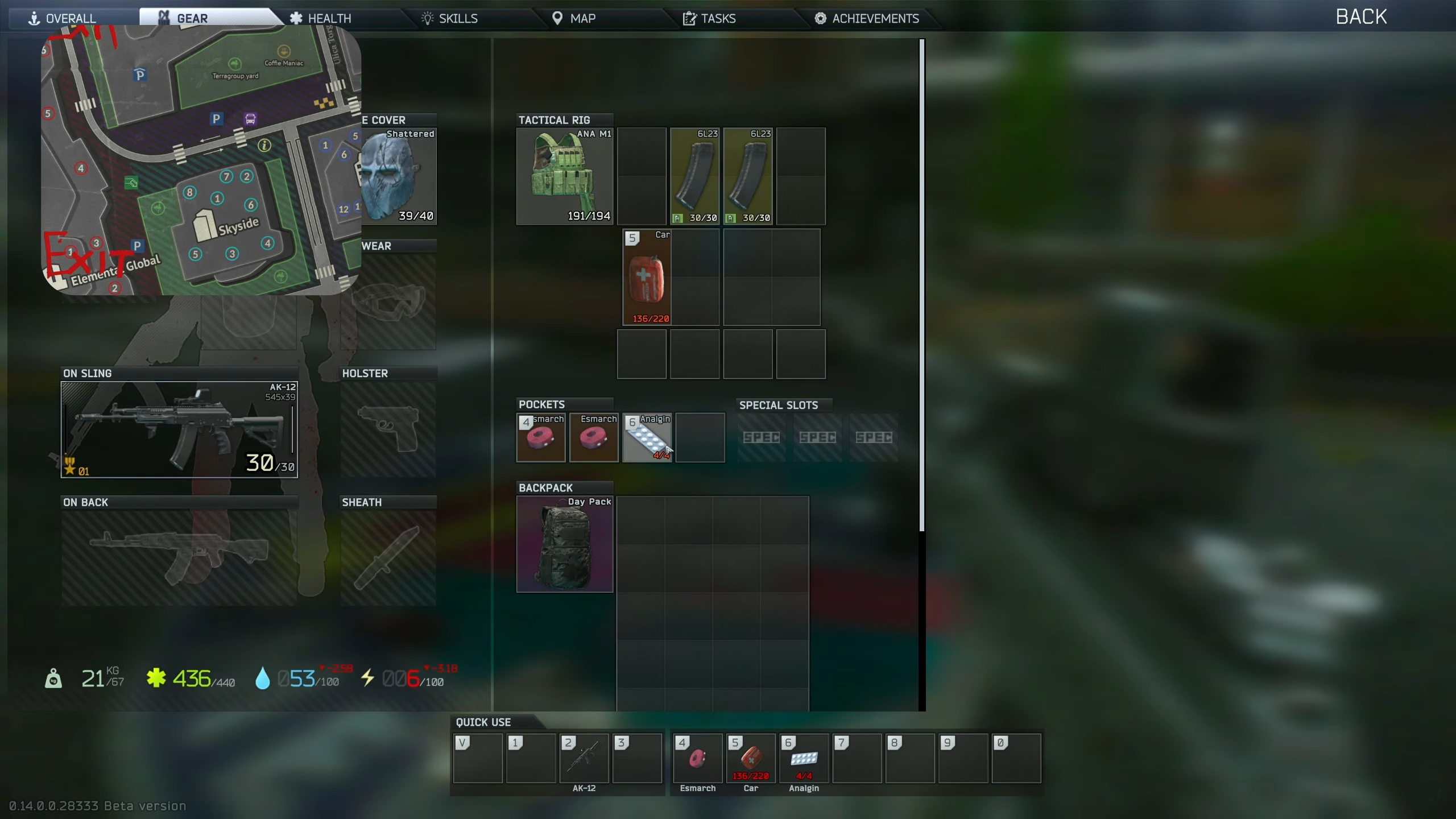Viewport: 1456px width, 819px height.
Task: Click the Streets map overlay thumbnail
Action: coord(201,160)
